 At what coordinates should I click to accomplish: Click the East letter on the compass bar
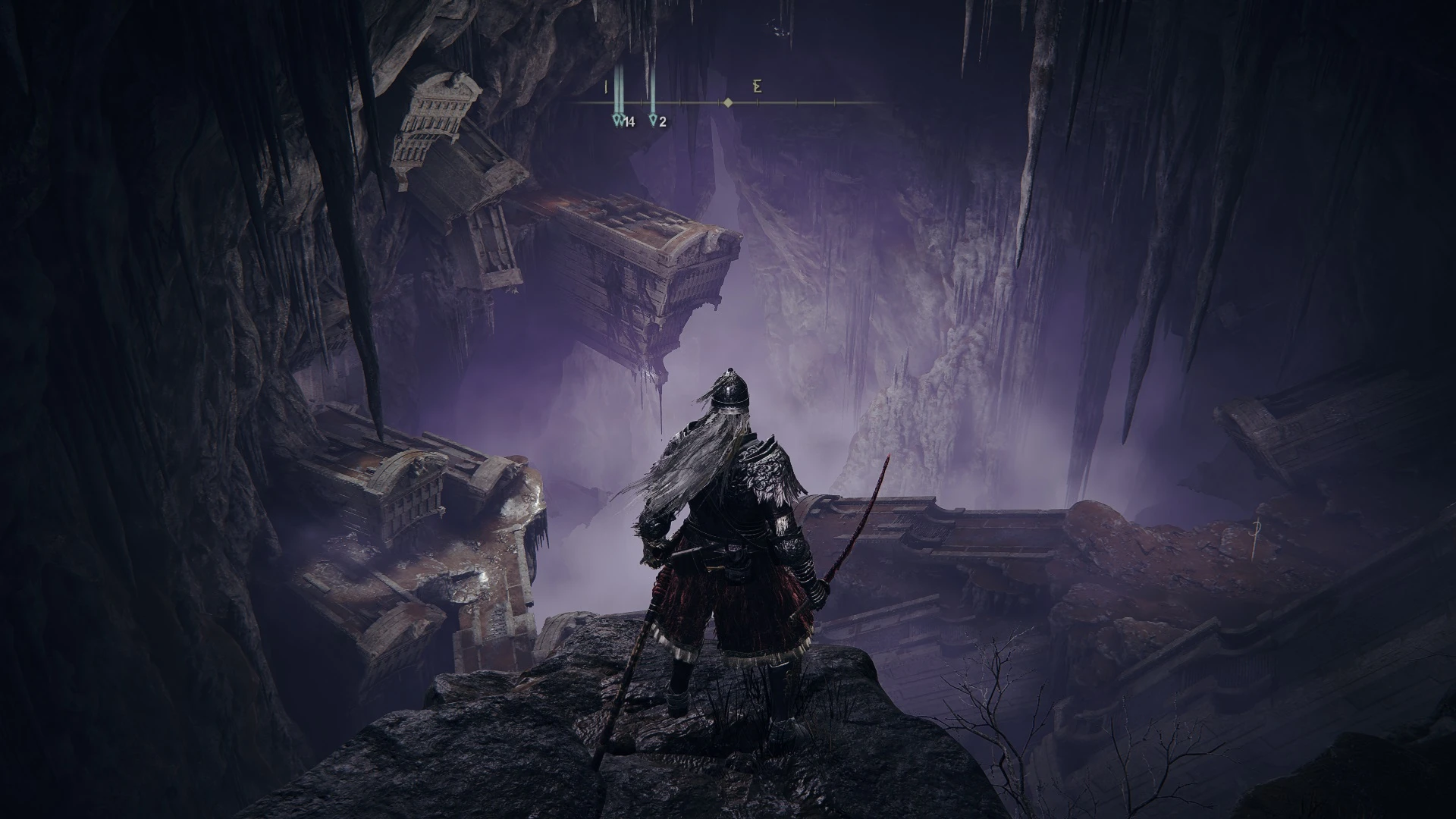[x=757, y=86]
